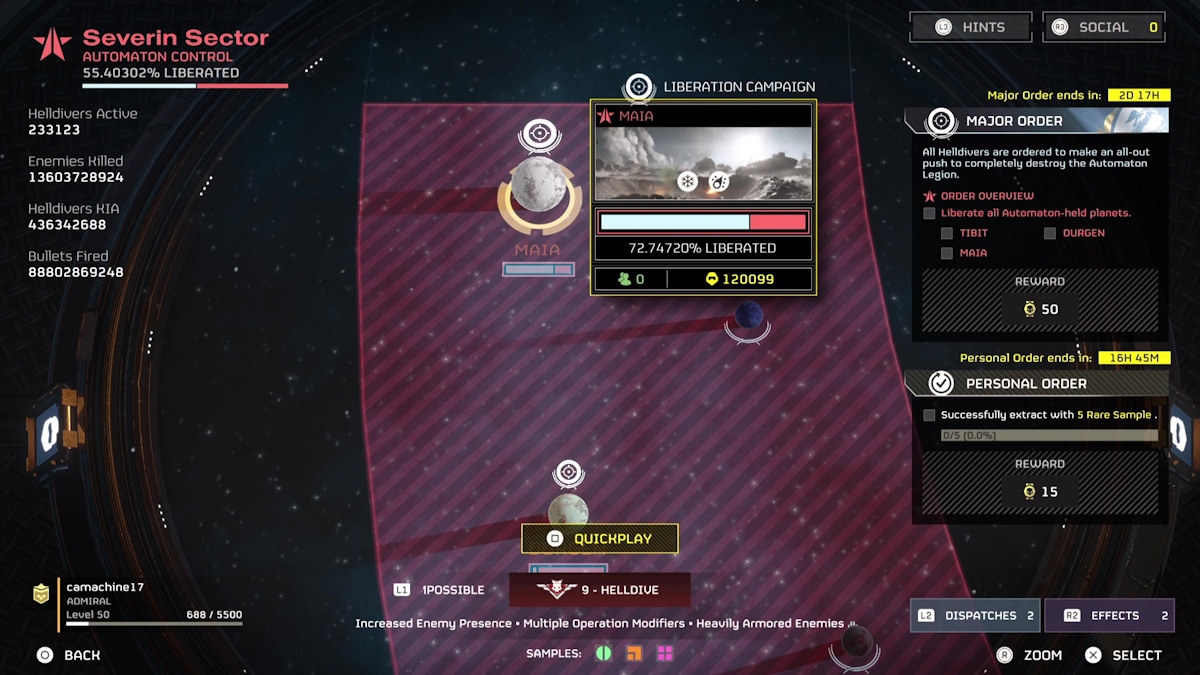Click the Maia planet preview thumbnail
Viewport: 1200px width, 675px height.
tap(703, 164)
